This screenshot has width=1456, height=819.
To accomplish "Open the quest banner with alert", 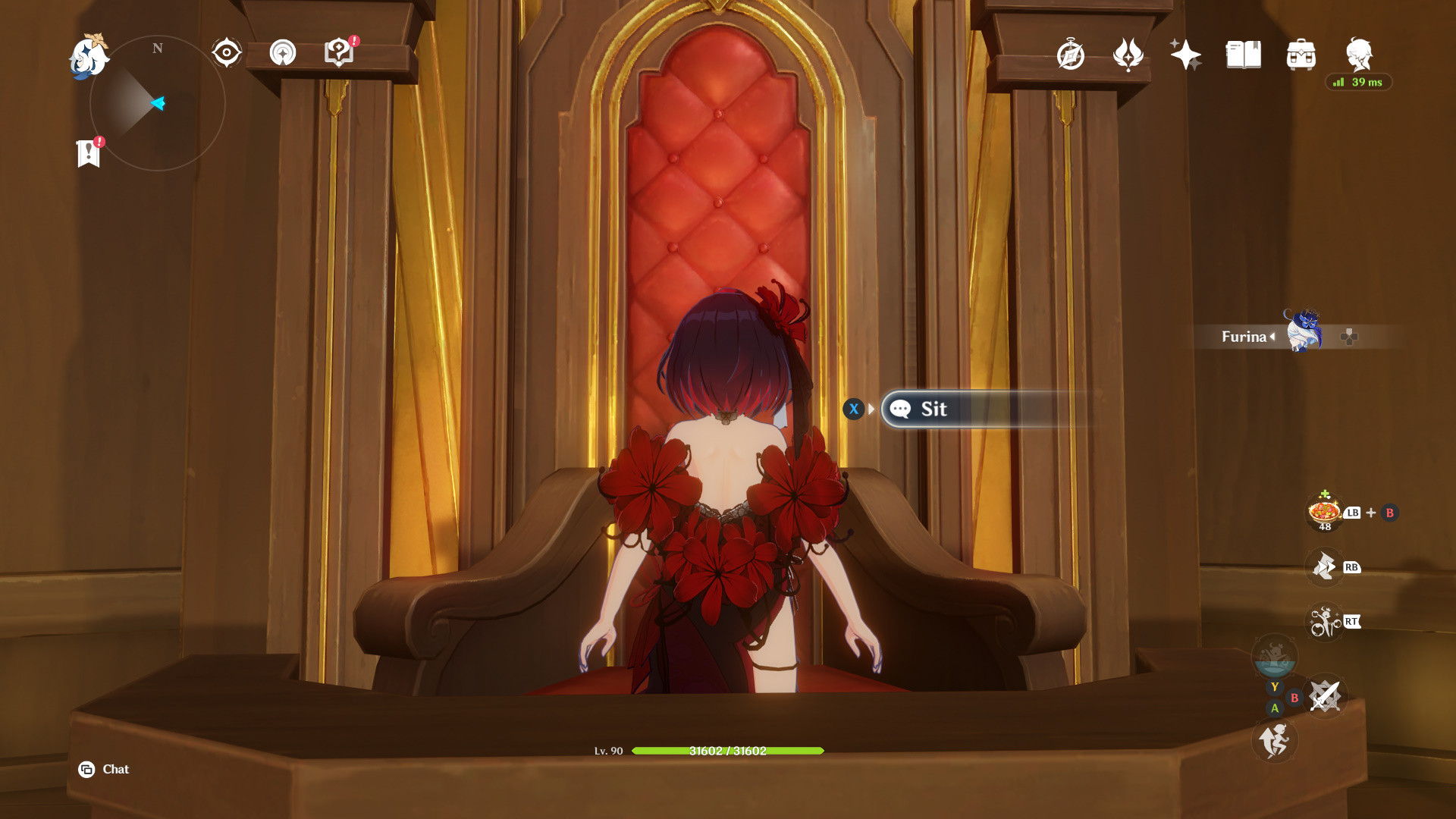I will click(89, 153).
